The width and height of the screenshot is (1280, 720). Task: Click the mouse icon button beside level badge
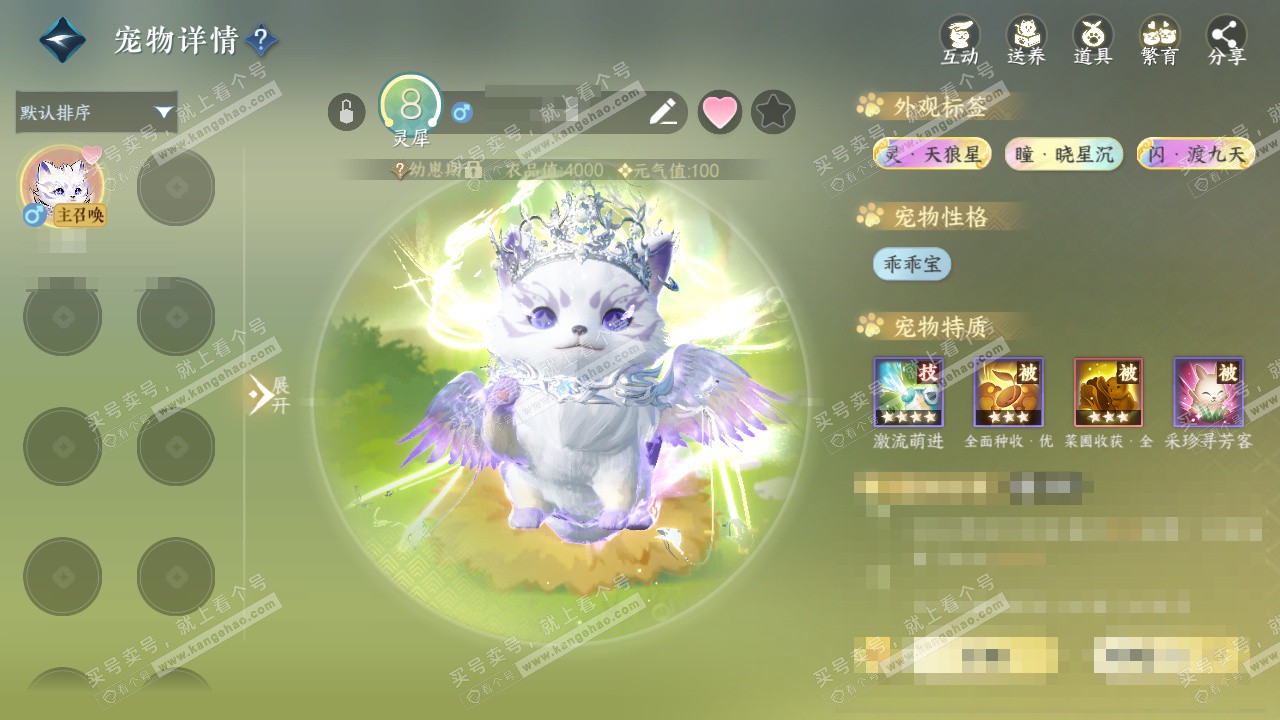coord(346,112)
